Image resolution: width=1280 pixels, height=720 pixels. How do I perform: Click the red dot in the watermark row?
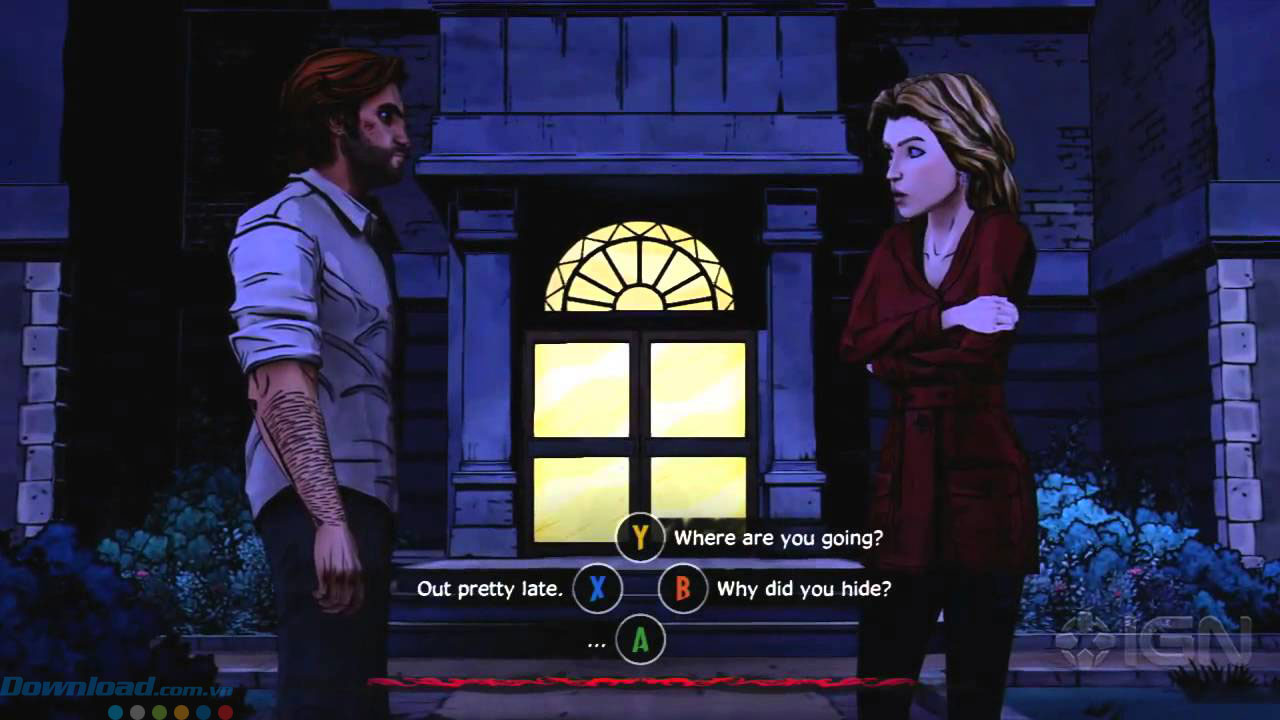pos(223,711)
